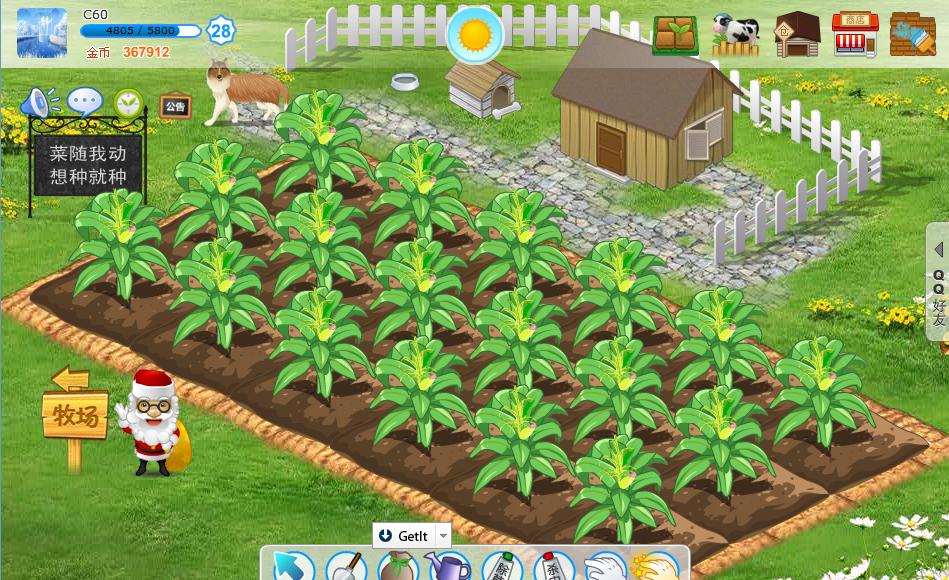Open the decoration paintbrush icon
949x580 pixels.
click(x=912, y=35)
